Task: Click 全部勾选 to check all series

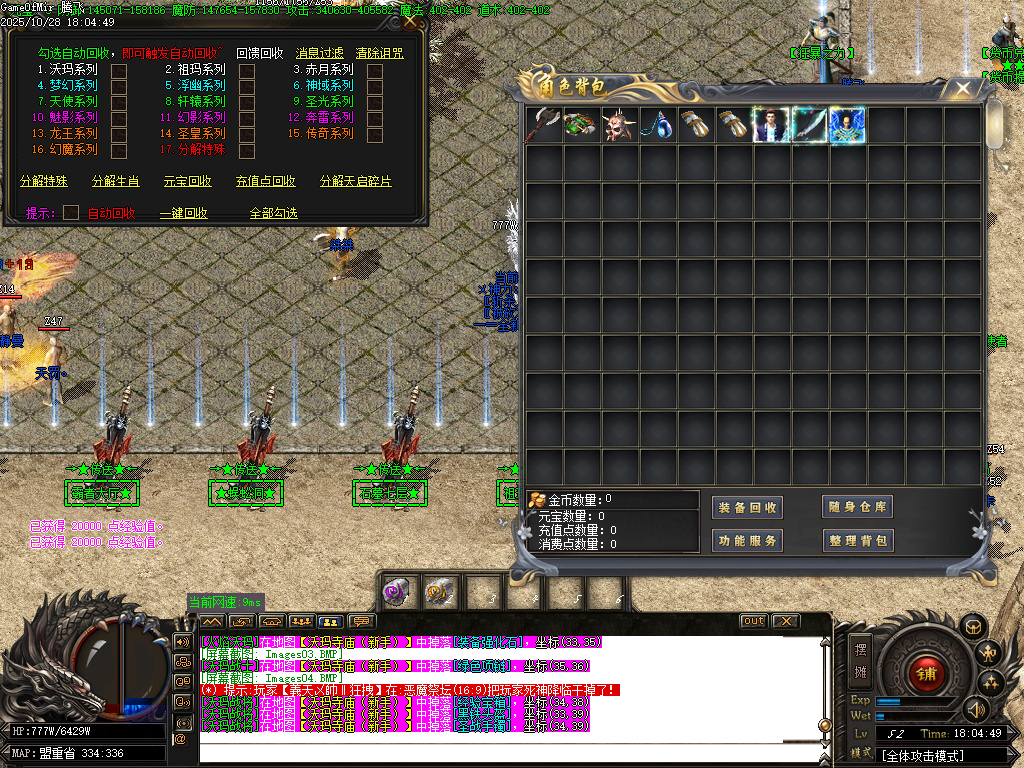Action: [274, 213]
